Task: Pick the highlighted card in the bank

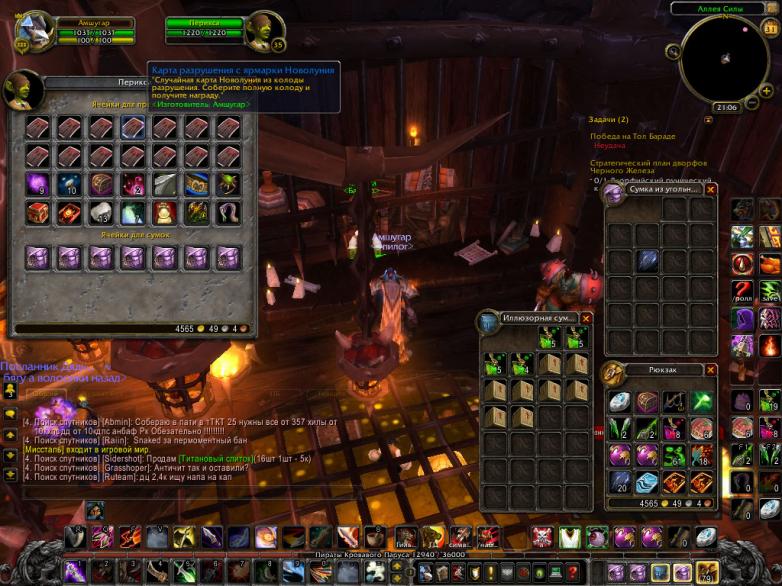Action: 133,128
